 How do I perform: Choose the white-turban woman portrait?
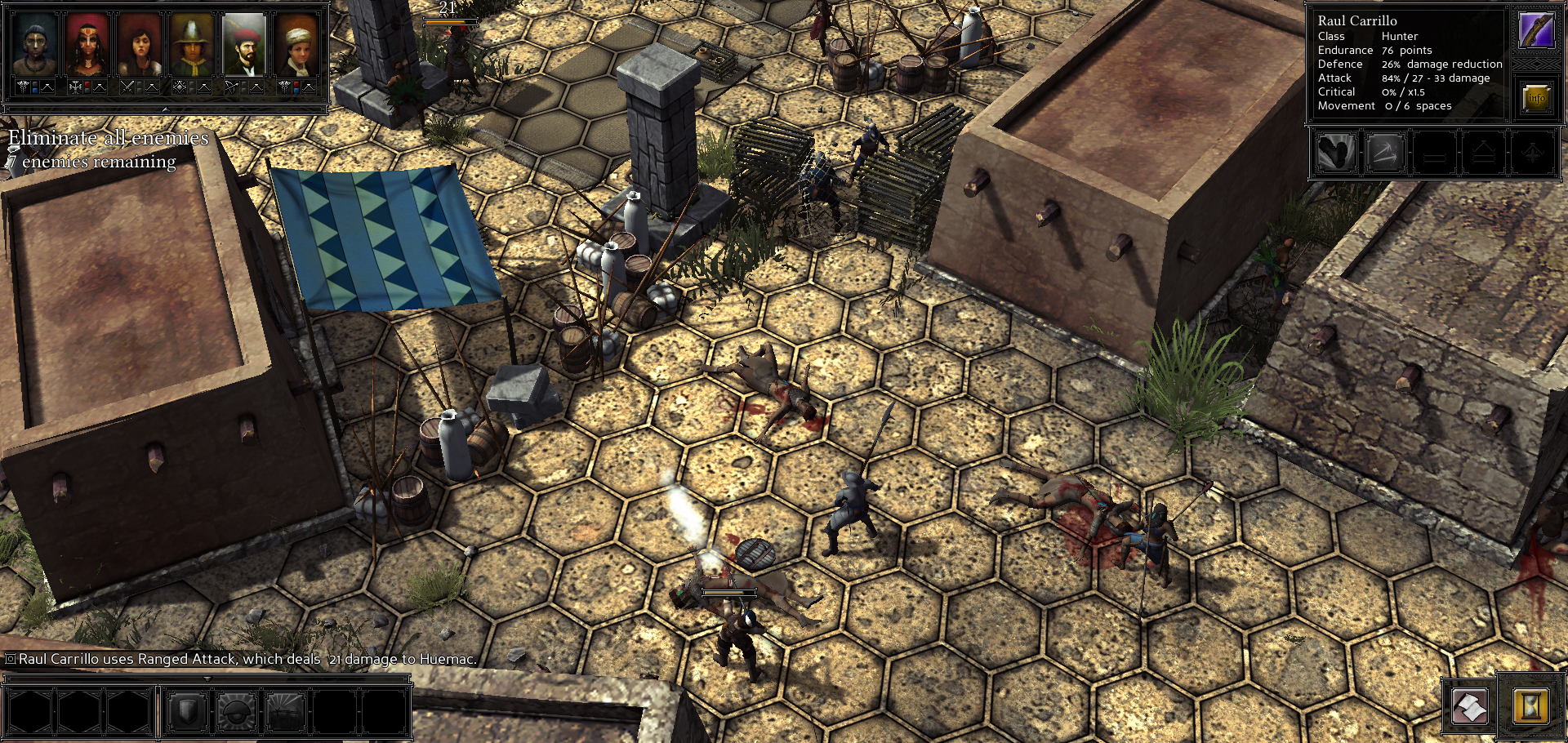296,45
